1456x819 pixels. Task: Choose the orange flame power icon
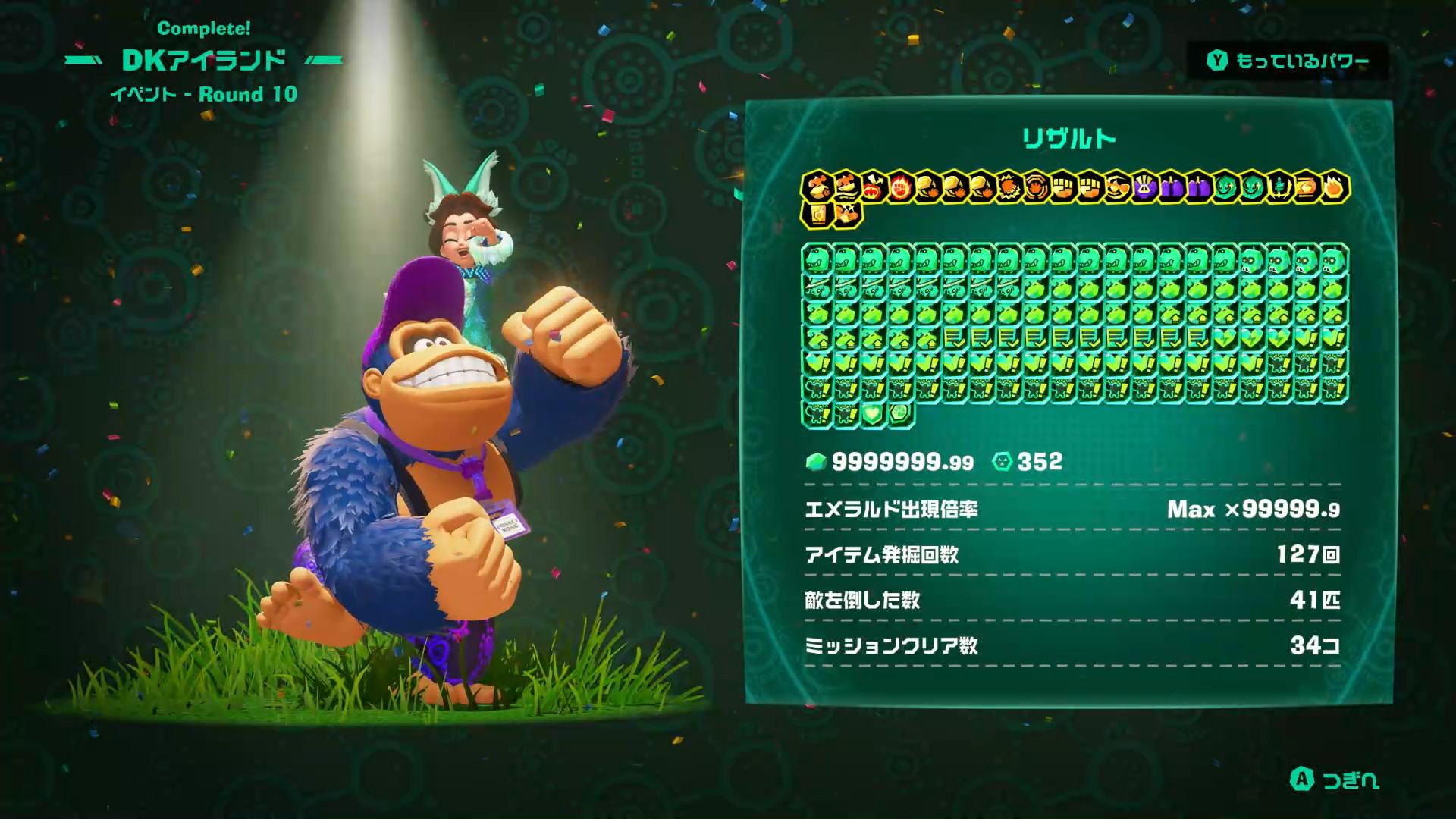pos(1334,187)
